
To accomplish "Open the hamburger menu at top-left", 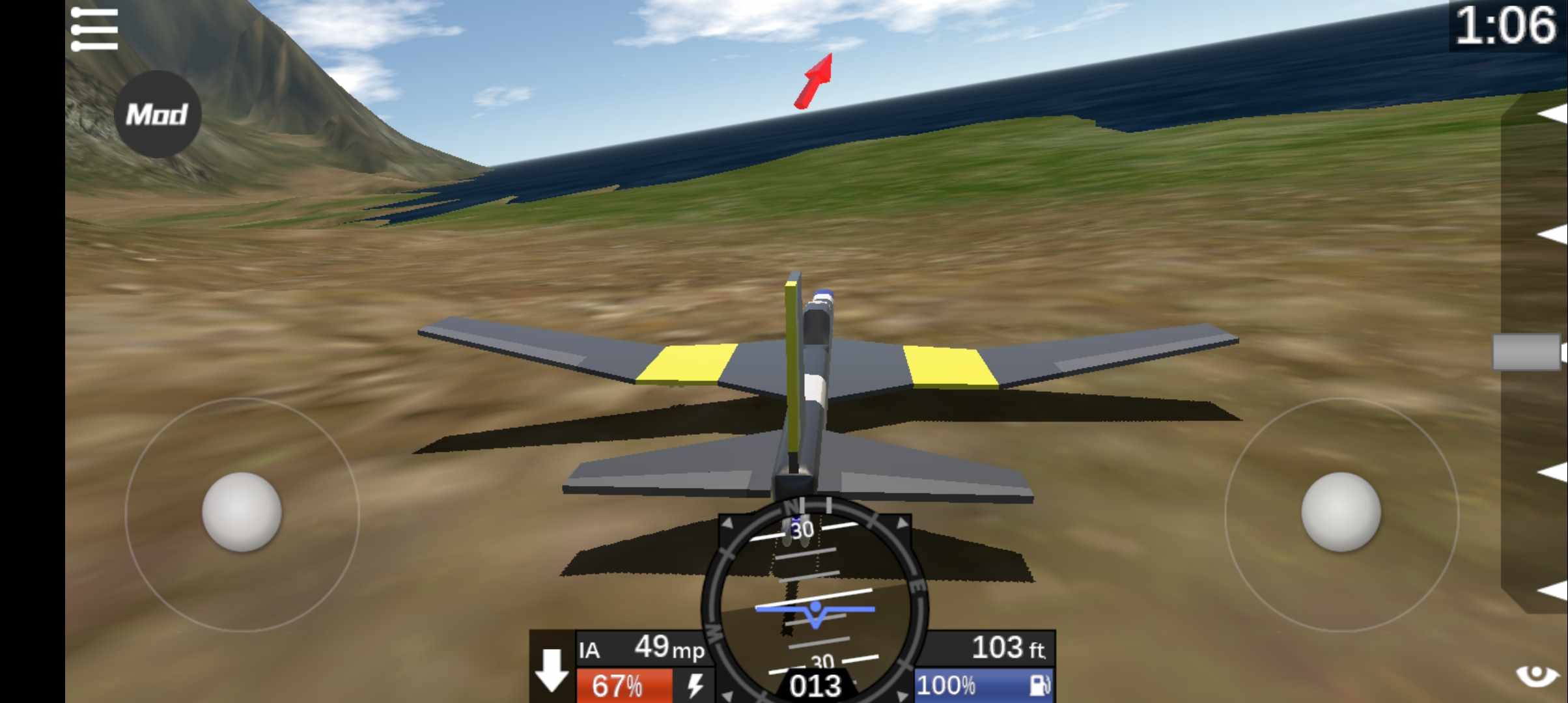I will (x=94, y=29).
